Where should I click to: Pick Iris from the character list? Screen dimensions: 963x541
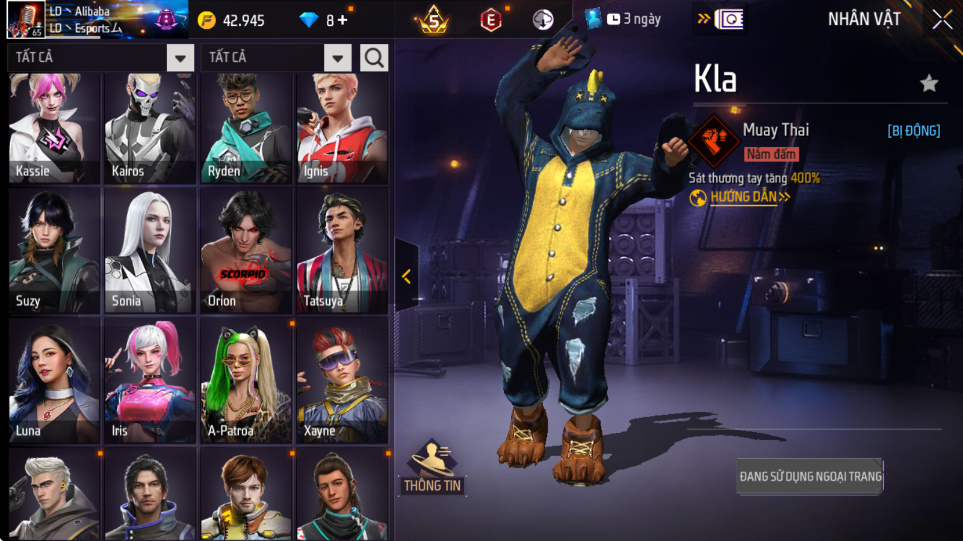[x=150, y=381]
